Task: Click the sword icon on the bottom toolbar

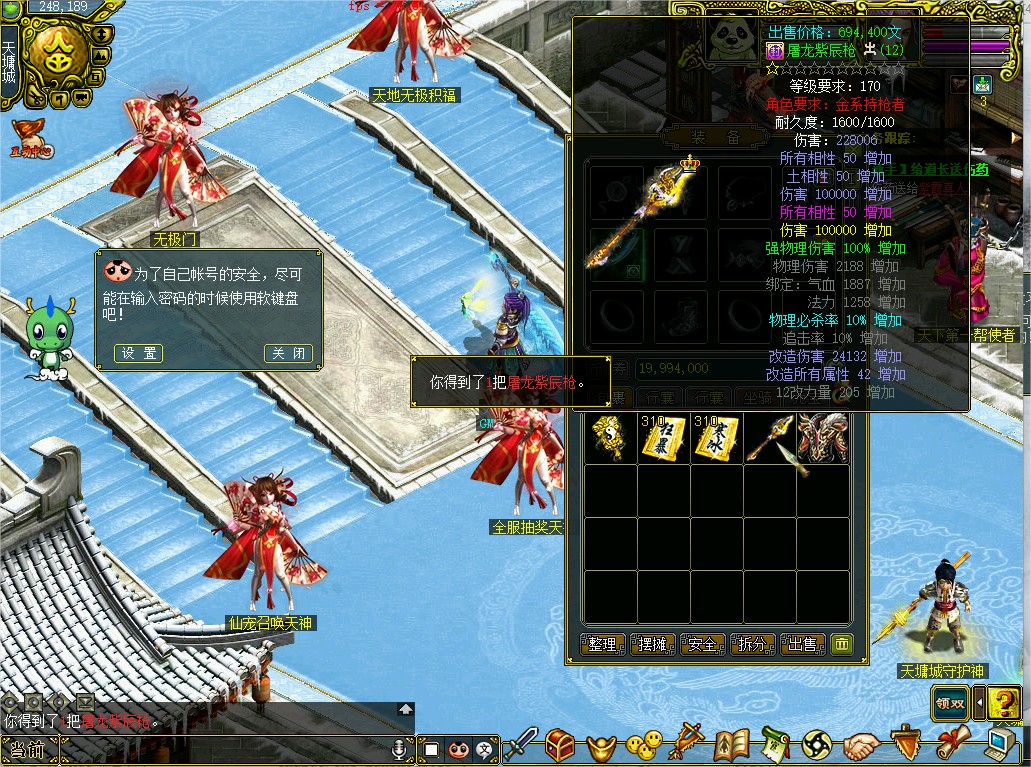Action: coord(520,744)
